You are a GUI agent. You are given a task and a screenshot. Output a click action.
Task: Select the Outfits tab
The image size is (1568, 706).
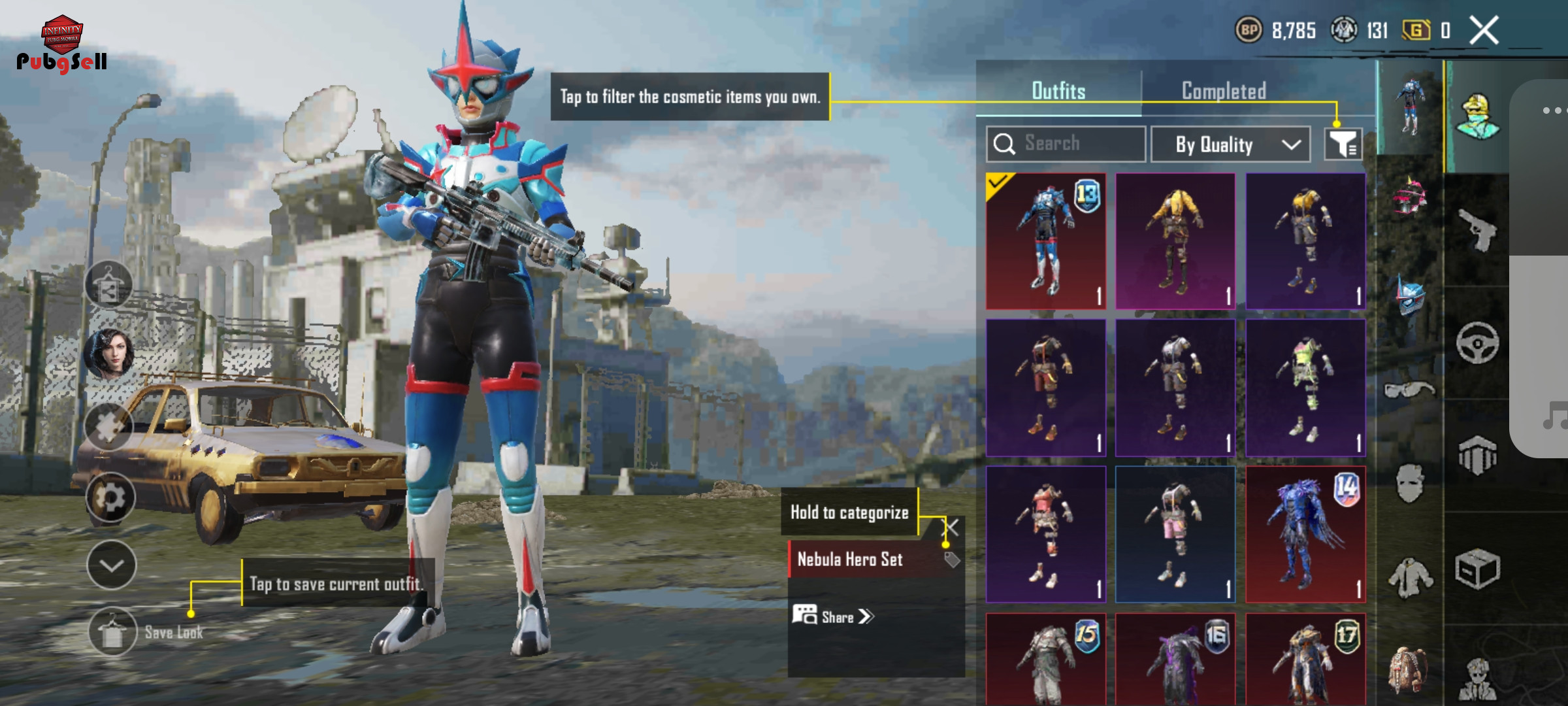point(1058,91)
